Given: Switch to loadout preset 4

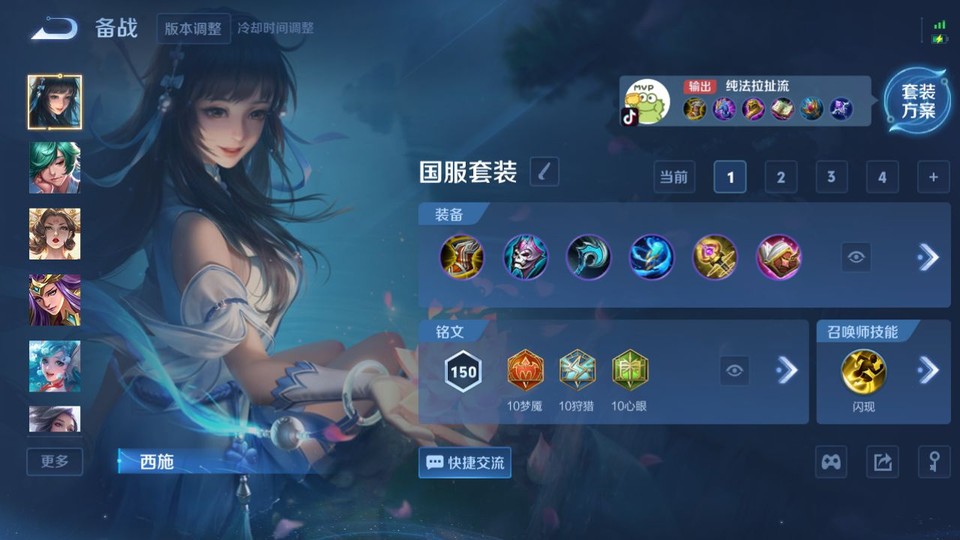Looking at the screenshot, I should pyautogui.click(x=881, y=177).
